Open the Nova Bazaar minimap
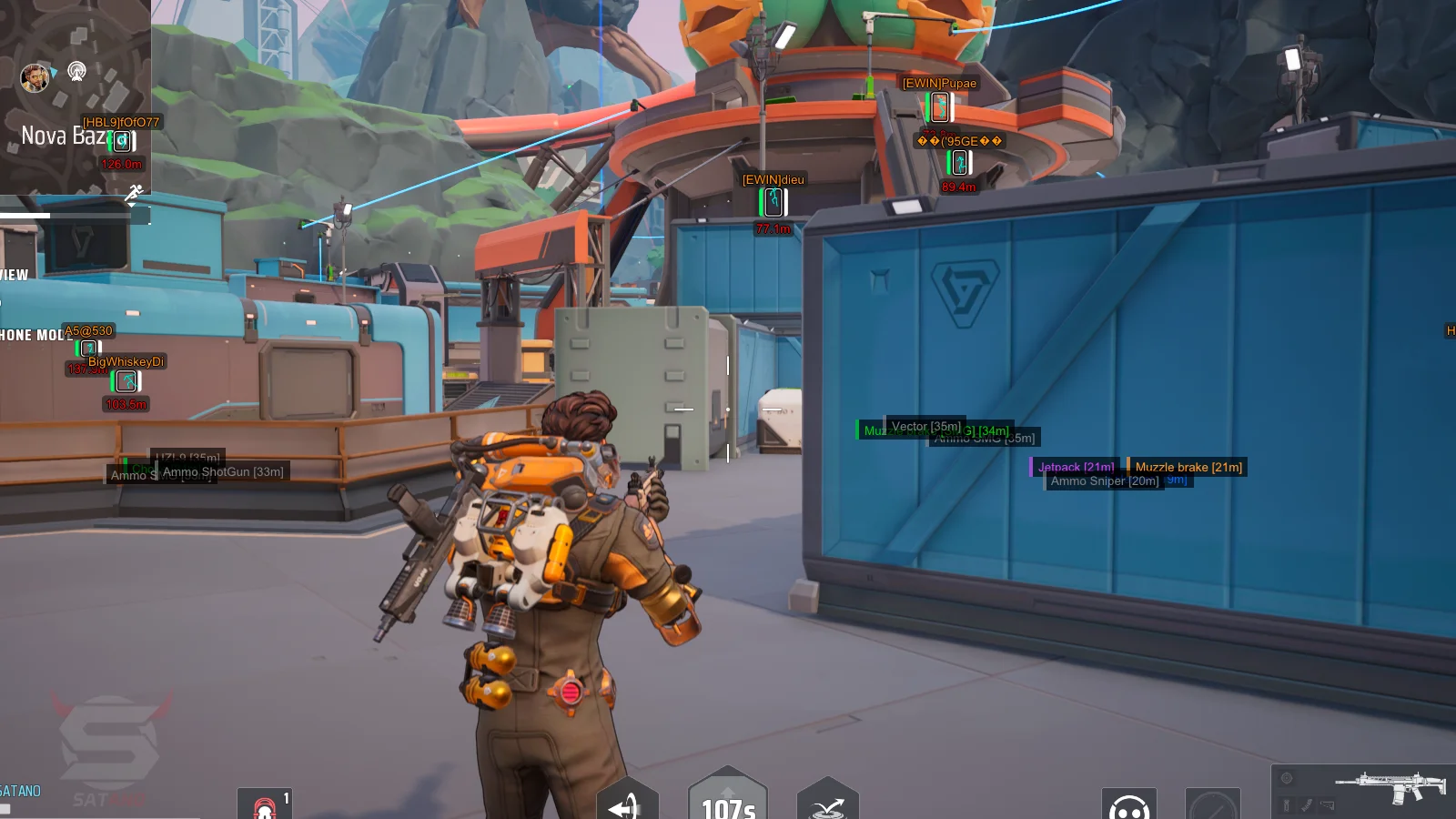 [75, 96]
